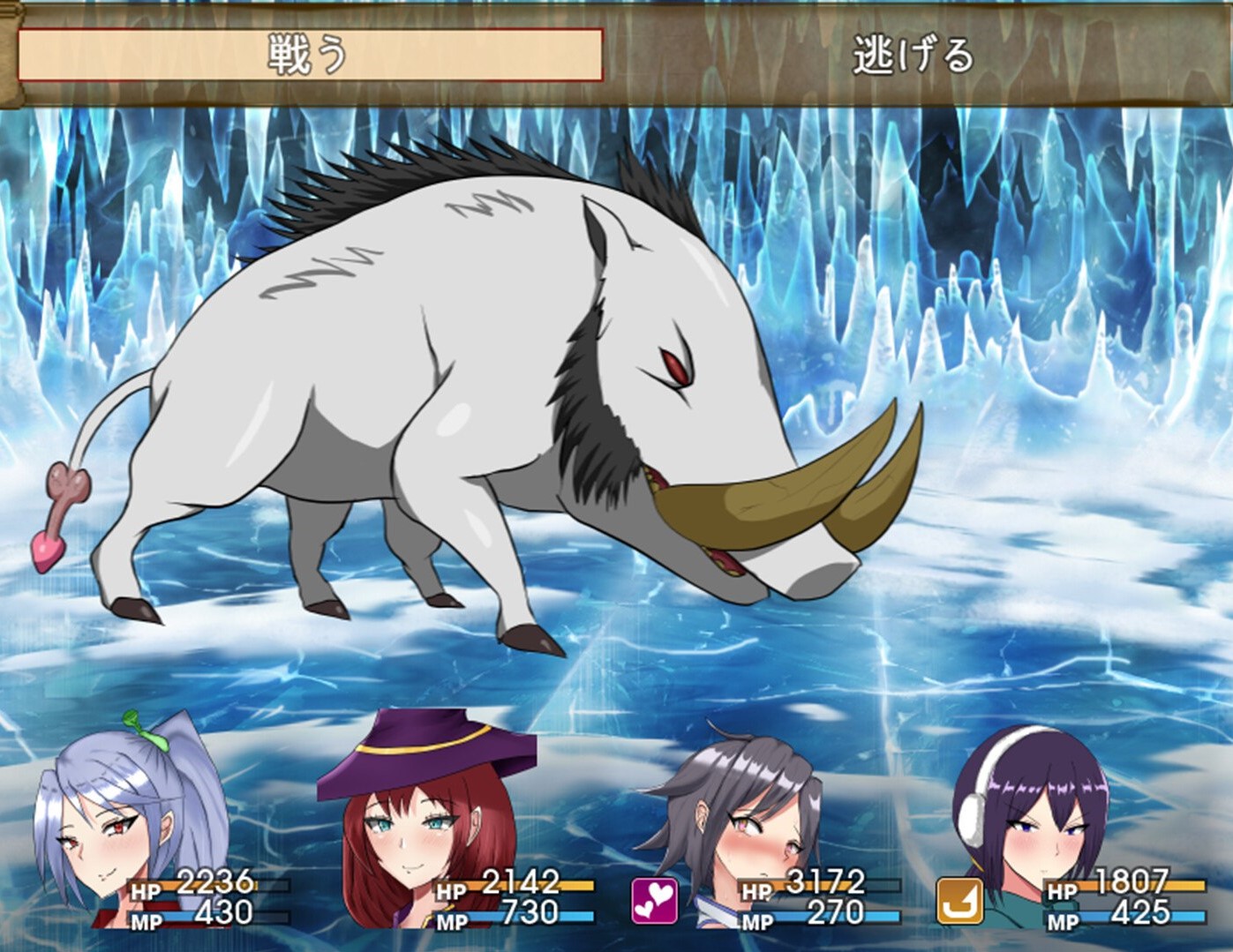
Task: Click the orange status effect icon
Action: tap(959, 901)
